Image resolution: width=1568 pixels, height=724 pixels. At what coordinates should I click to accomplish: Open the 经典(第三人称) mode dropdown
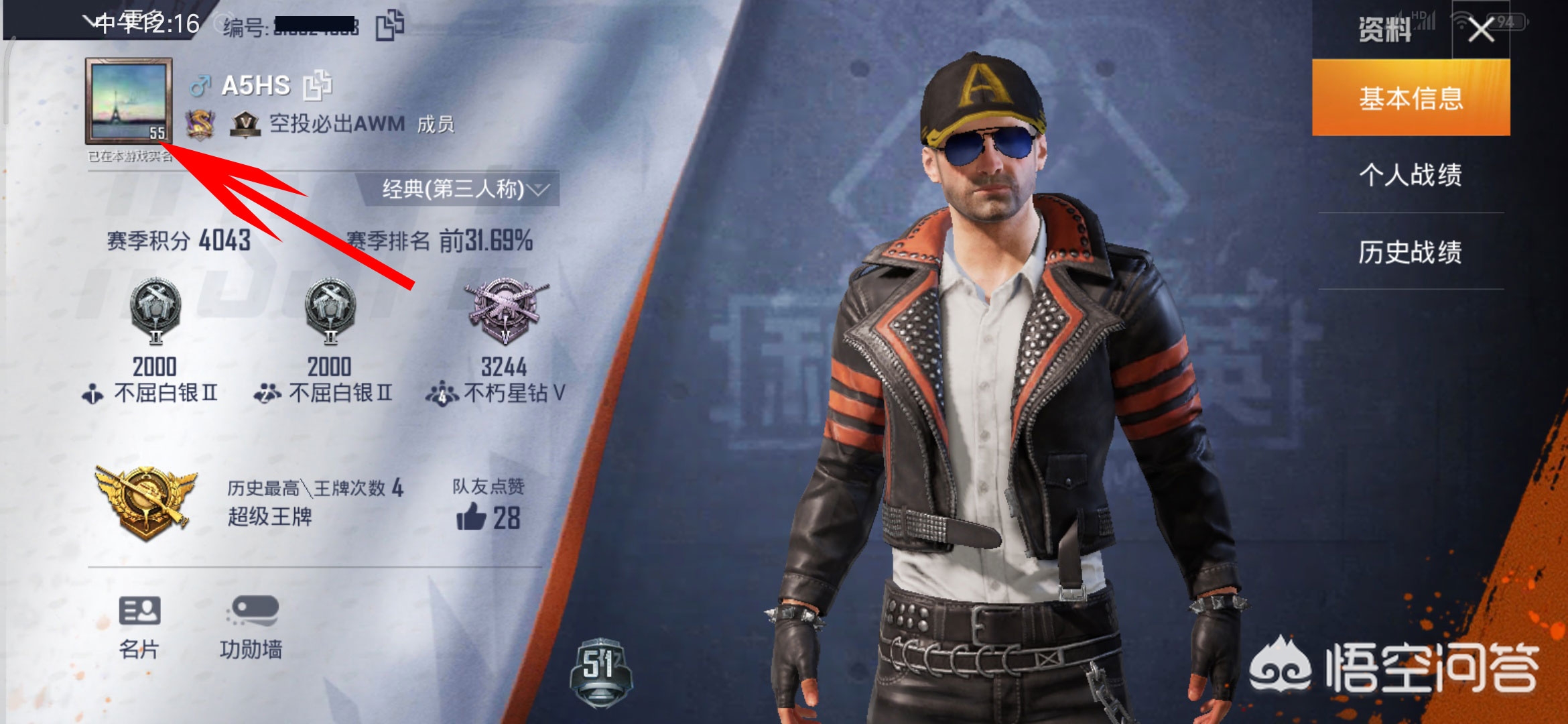pos(462,189)
